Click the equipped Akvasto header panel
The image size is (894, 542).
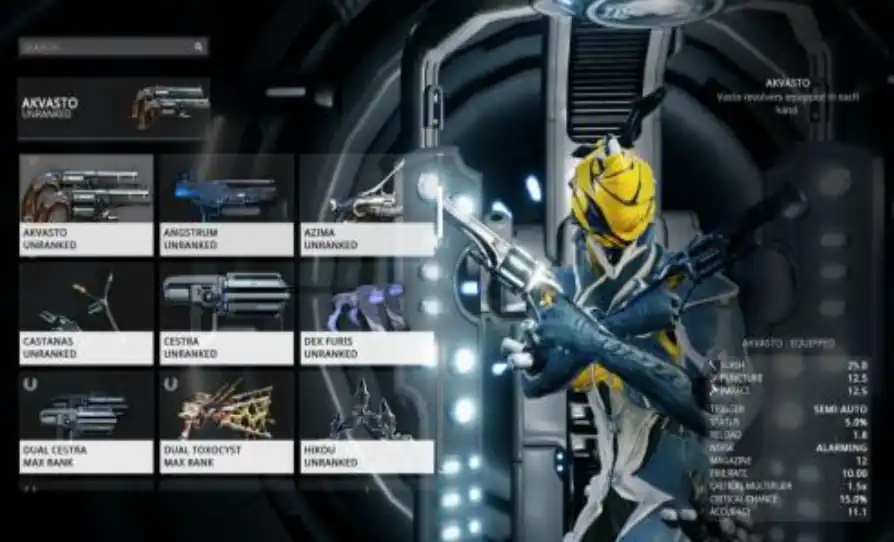[114, 108]
